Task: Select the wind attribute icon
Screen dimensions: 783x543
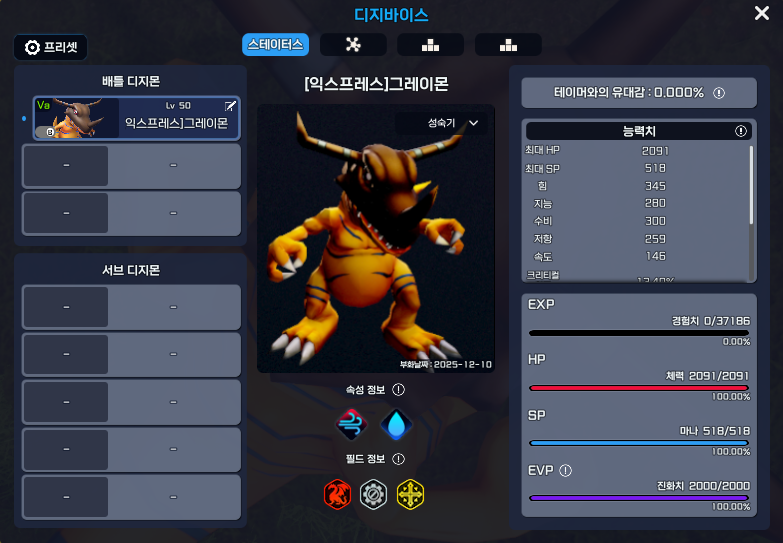Action: tap(352, 425)
